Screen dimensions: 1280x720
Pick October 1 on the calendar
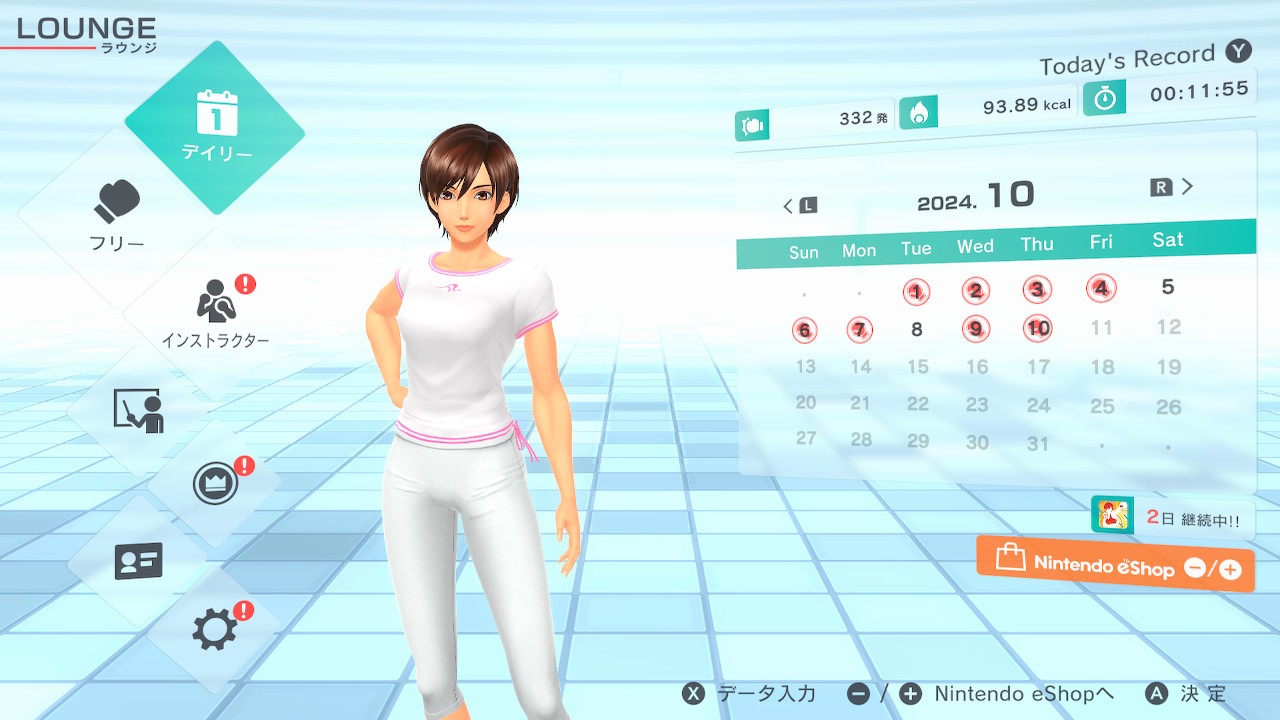tap(916, 292)
